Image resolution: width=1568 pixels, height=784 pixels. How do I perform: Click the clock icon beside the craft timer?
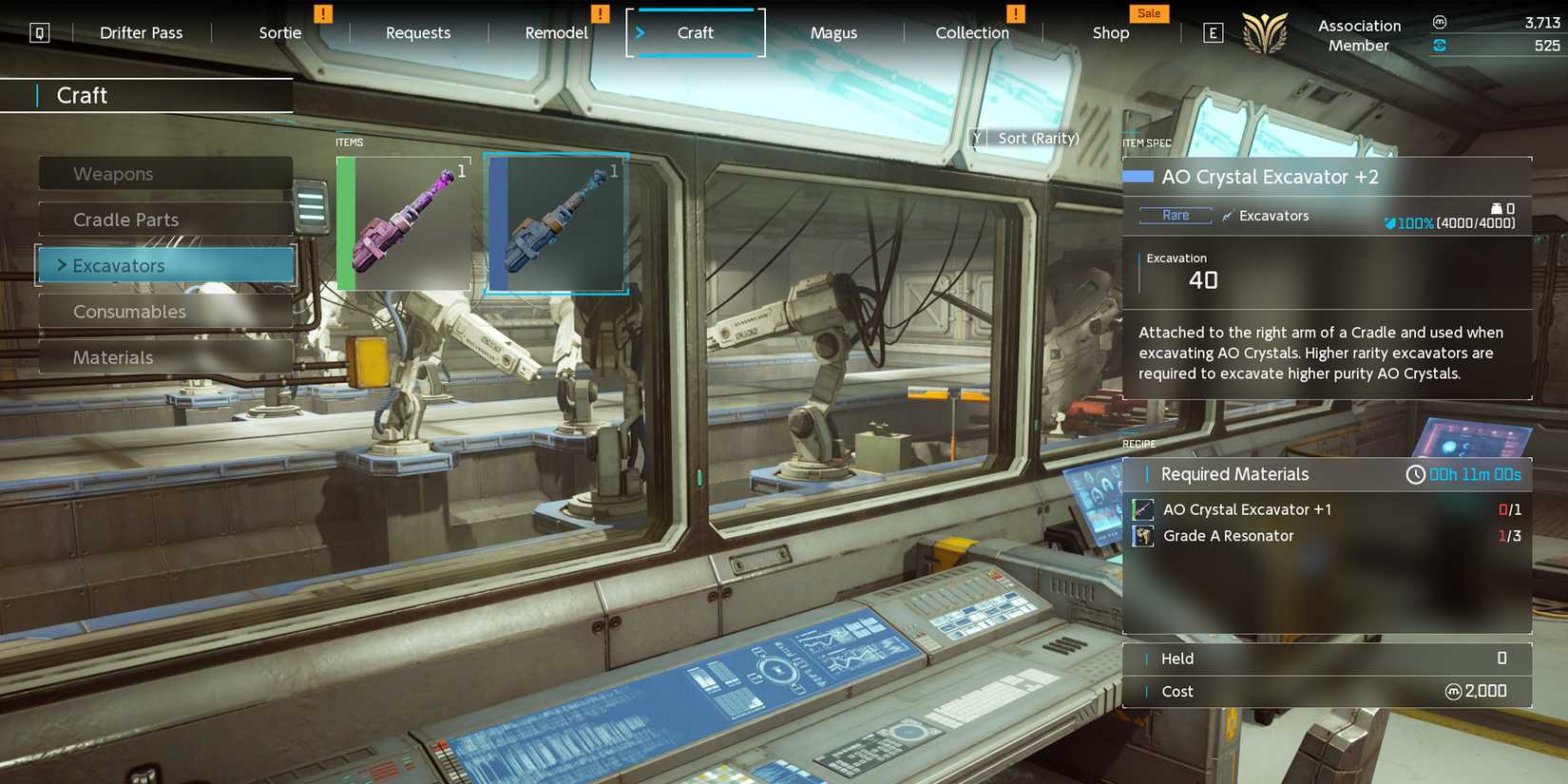pos(1415,474)
